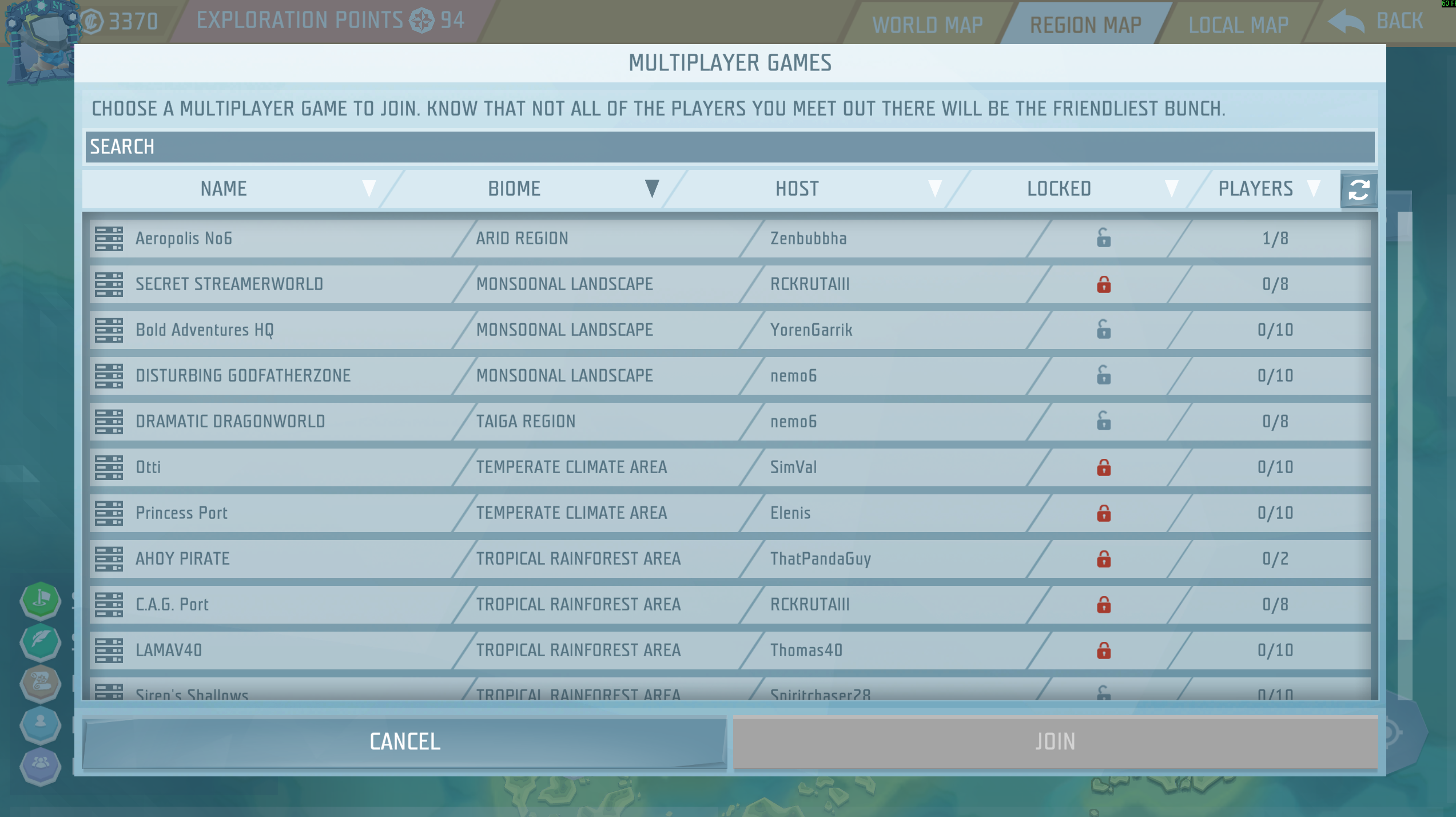Open the BIOME sort dropdown arrow
Image resolution: width=1456 pixels, height=817 pixels.
(651, 189)
